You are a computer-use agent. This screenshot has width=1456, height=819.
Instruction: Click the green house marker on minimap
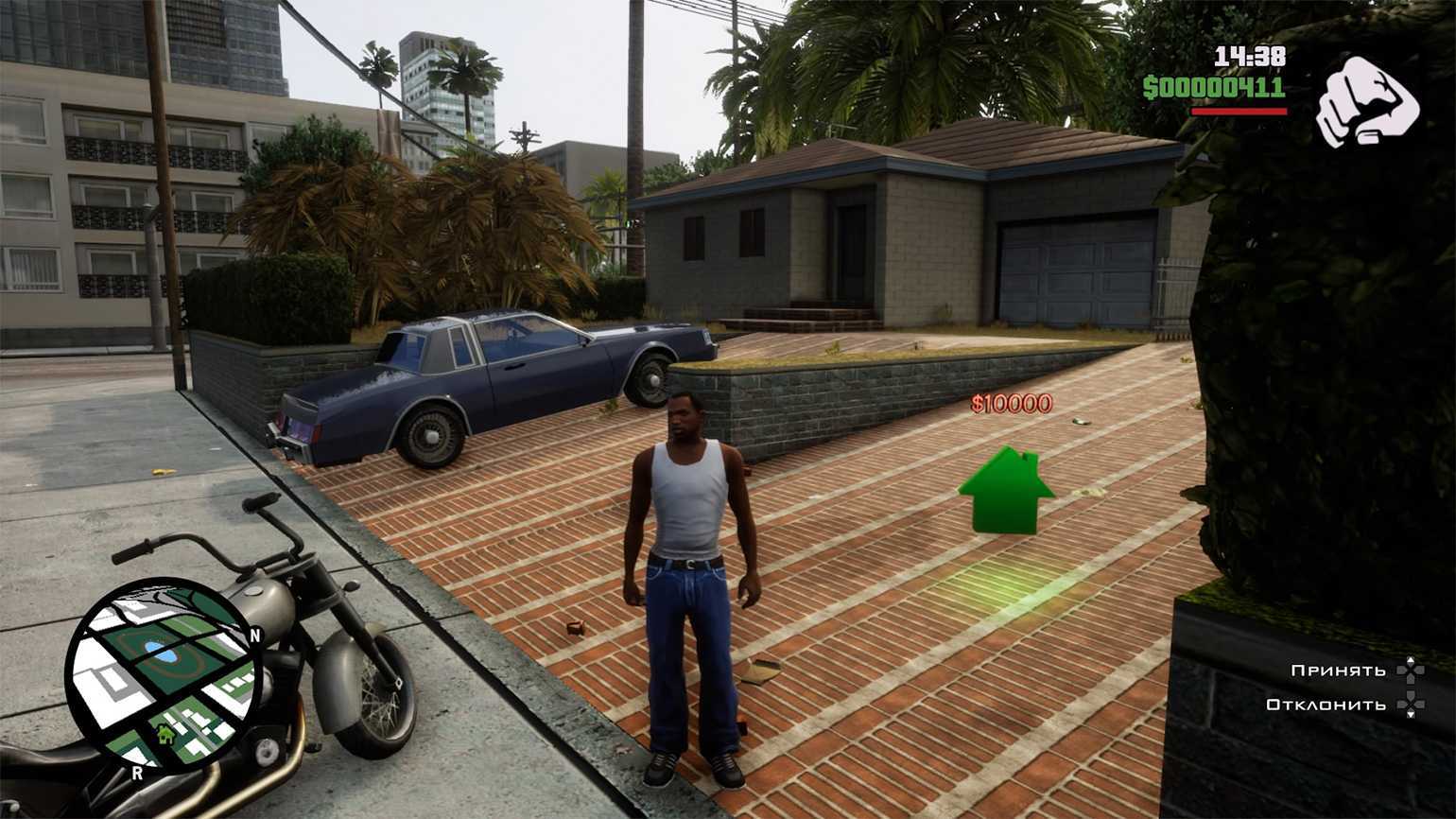166,734
